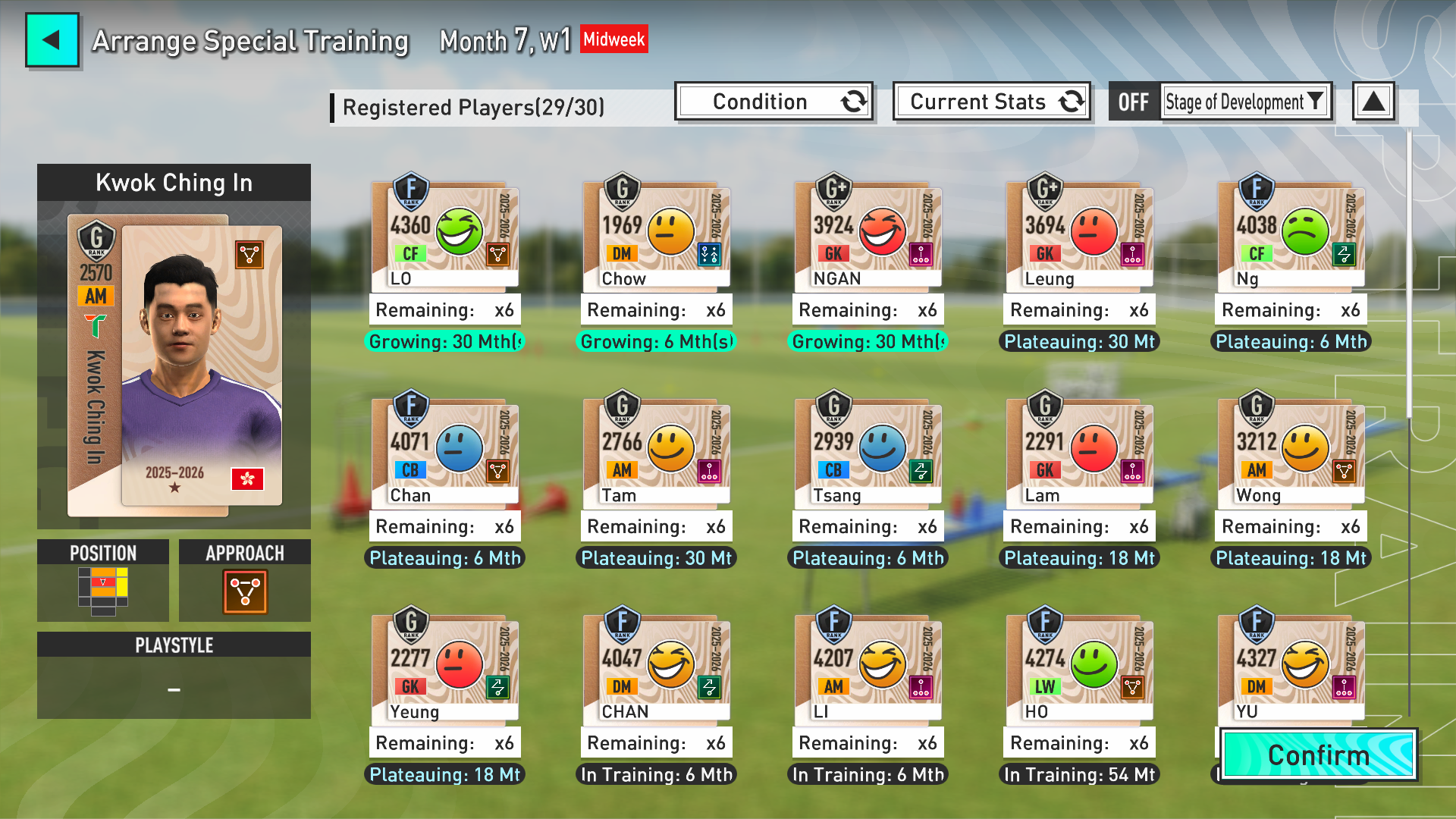Go back with the arrow button
This screenshot has height=819, width=1456.
[x=52, y=40]
